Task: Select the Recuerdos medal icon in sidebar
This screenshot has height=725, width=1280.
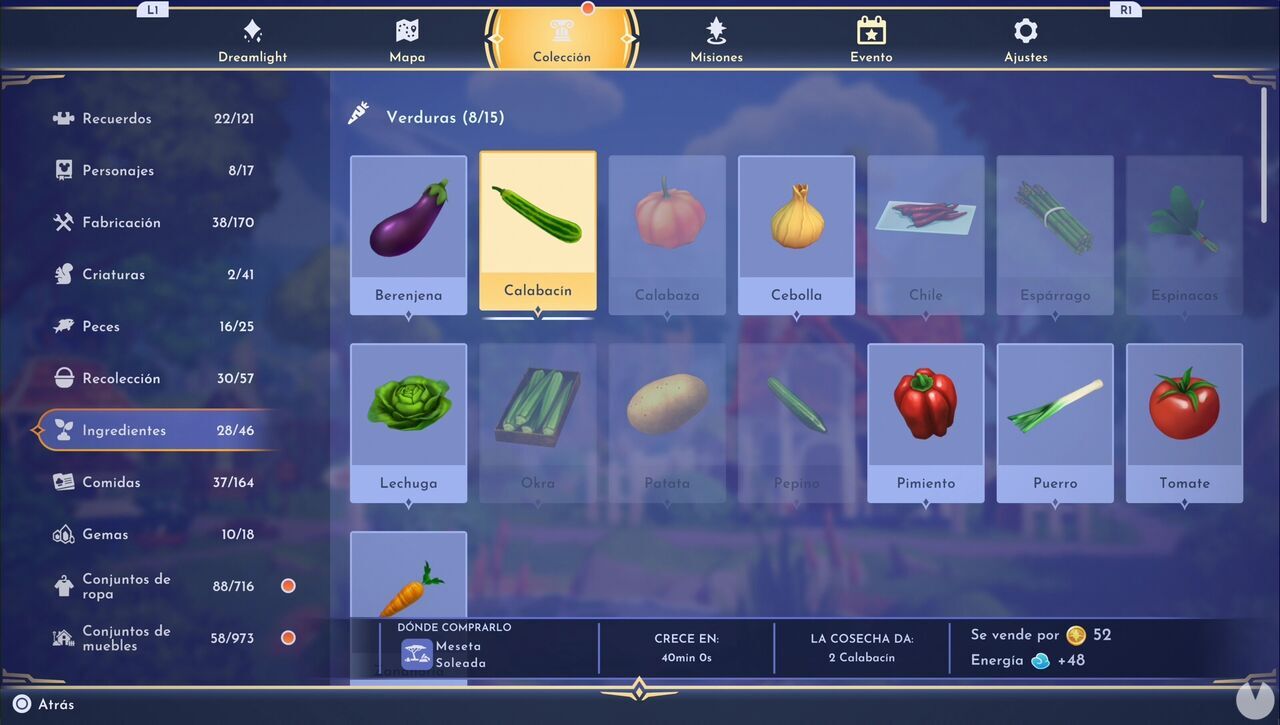Action: pyautogui.click(x=61, y=117)
